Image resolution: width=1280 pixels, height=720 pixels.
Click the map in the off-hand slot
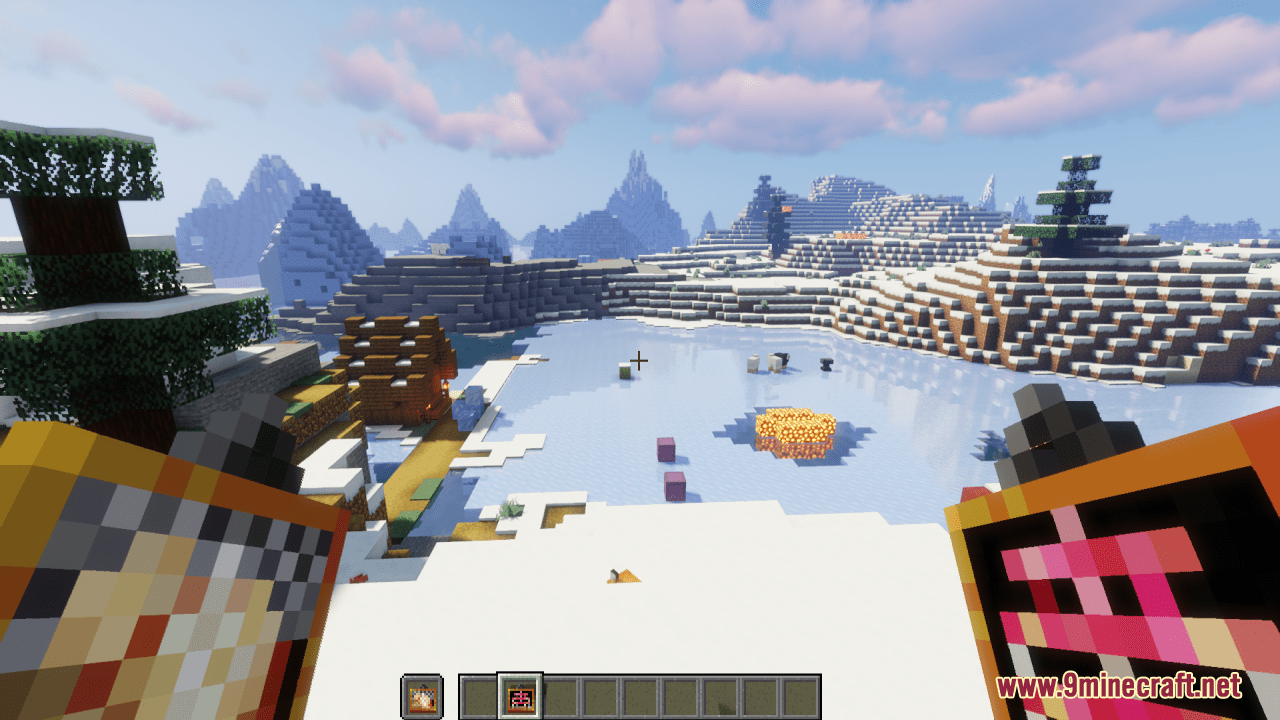(x=424, y=691)
